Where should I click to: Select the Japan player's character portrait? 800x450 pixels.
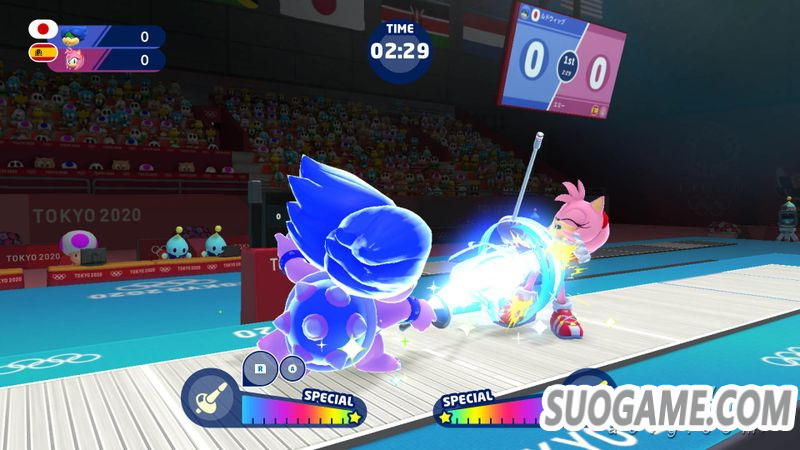pos(73,37)
